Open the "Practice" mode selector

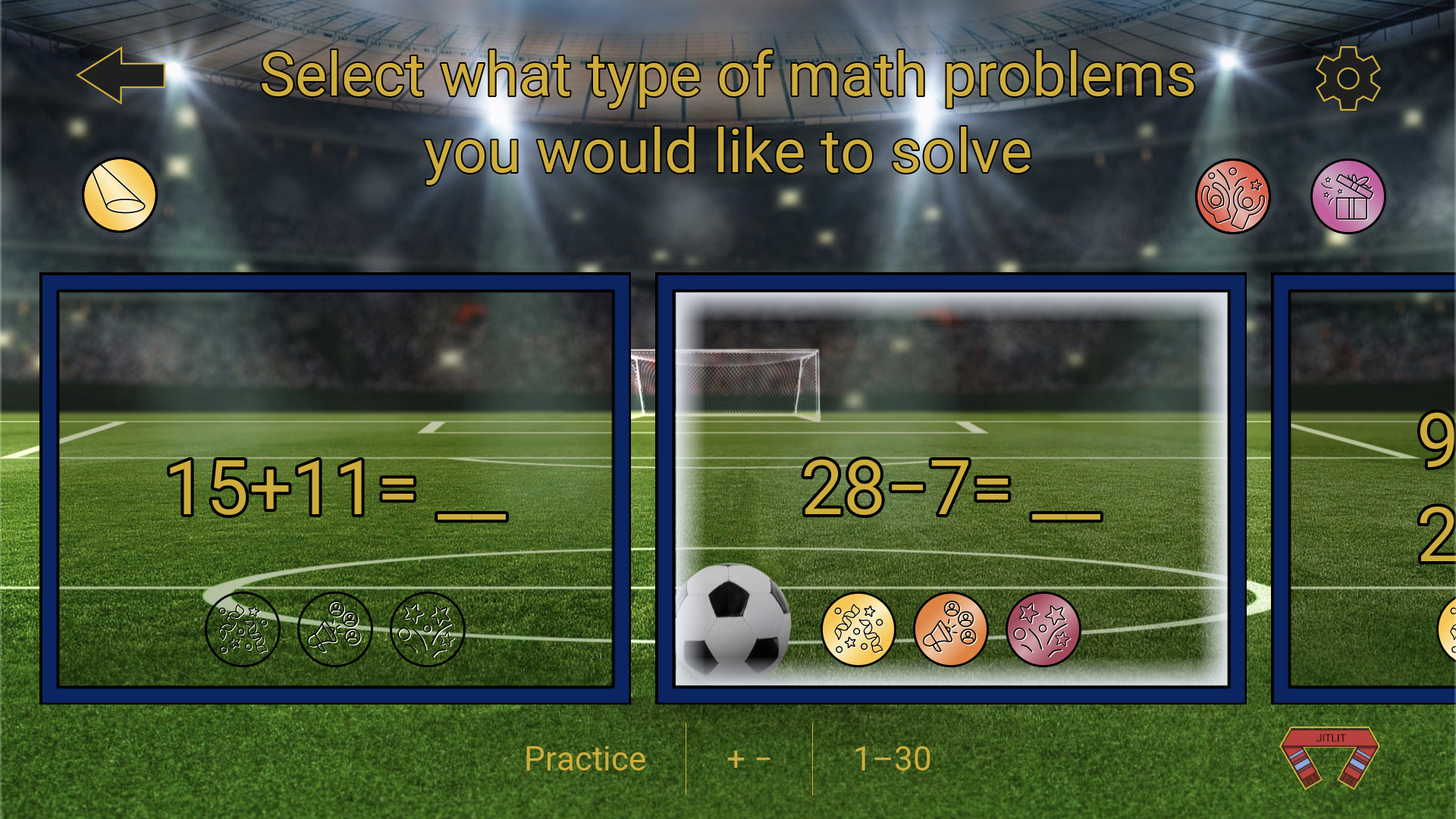click(x=585, y=758)
